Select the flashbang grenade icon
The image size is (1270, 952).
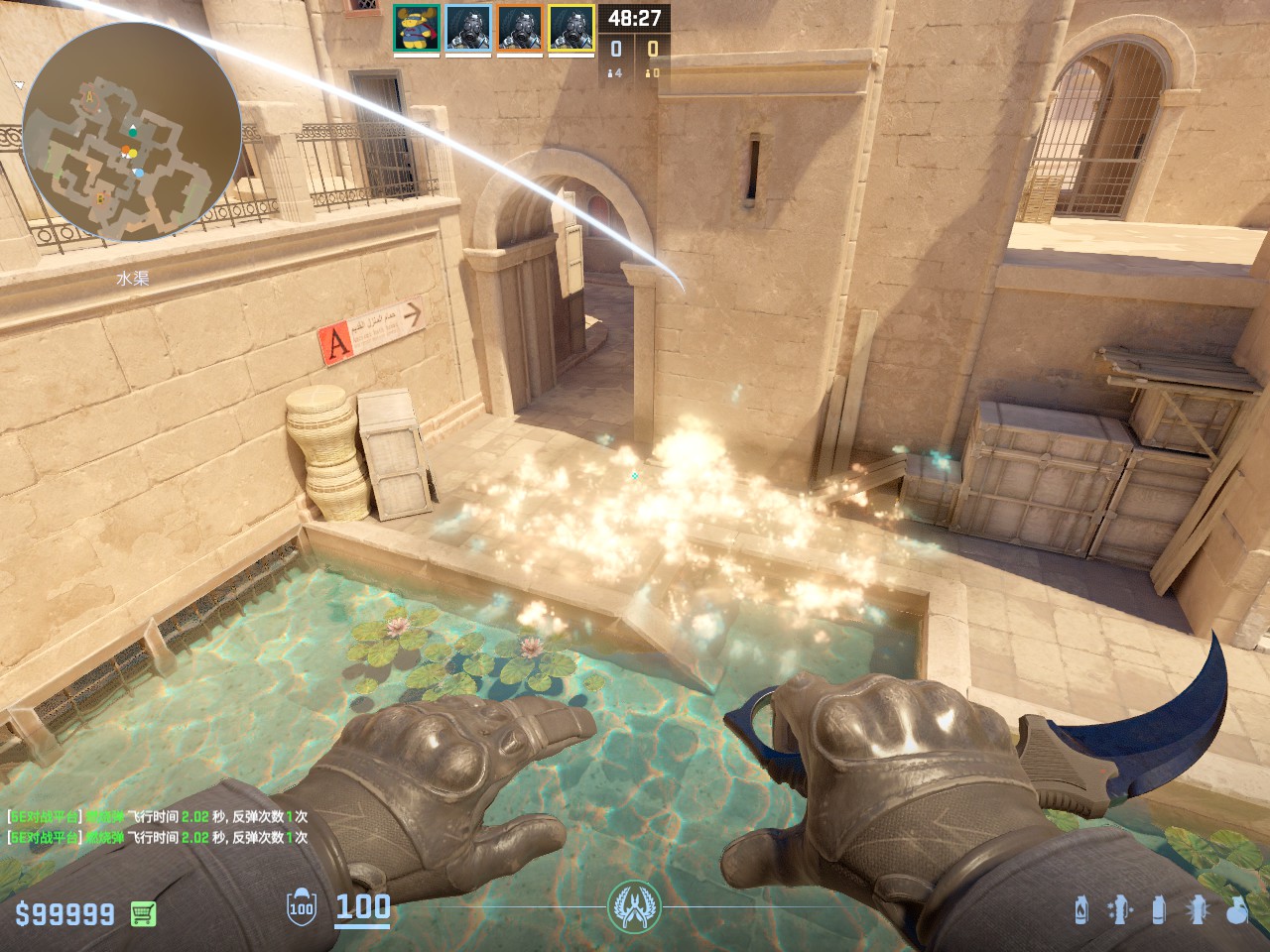1198,909
